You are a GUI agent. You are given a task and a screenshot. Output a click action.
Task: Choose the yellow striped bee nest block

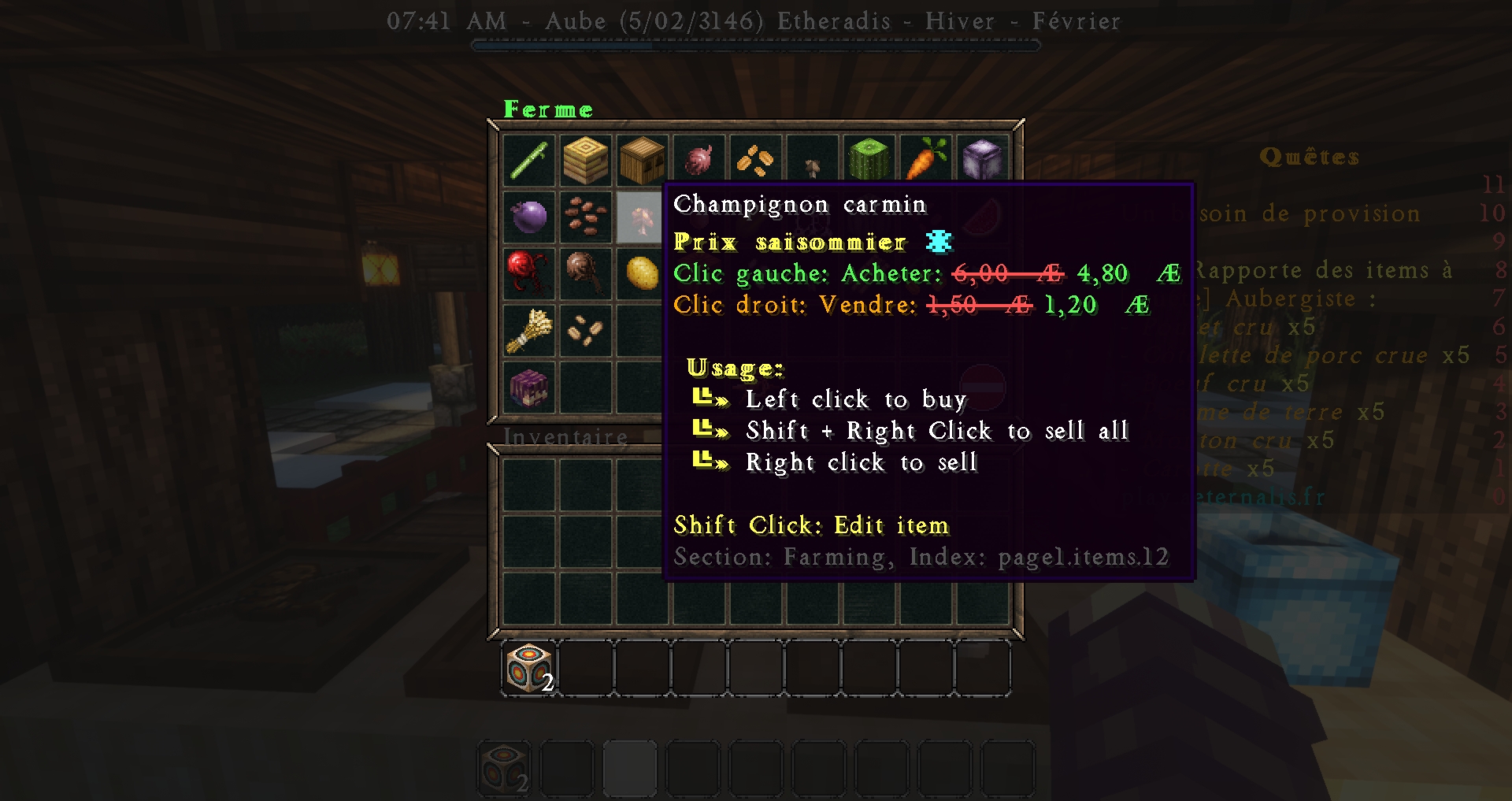(585, 160)
